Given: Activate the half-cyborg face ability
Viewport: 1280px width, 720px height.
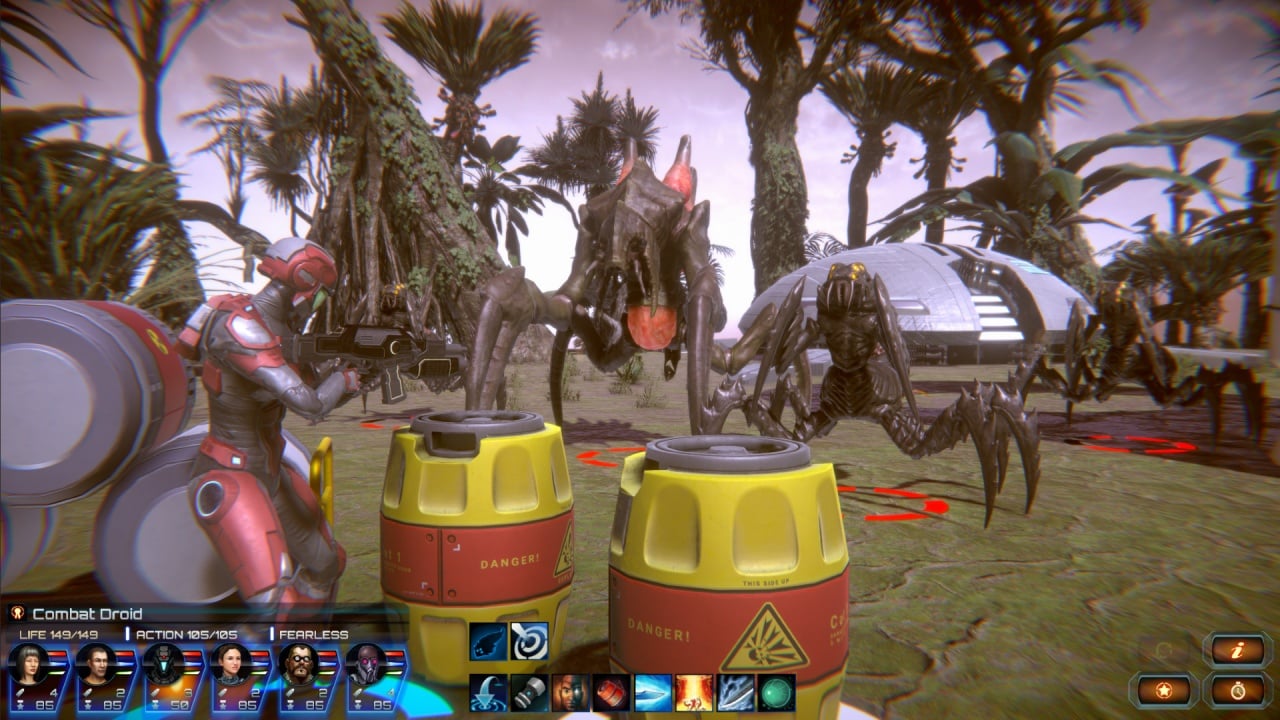Looking at the screenshot, I should pyautogui.click(x=570, y=692).
